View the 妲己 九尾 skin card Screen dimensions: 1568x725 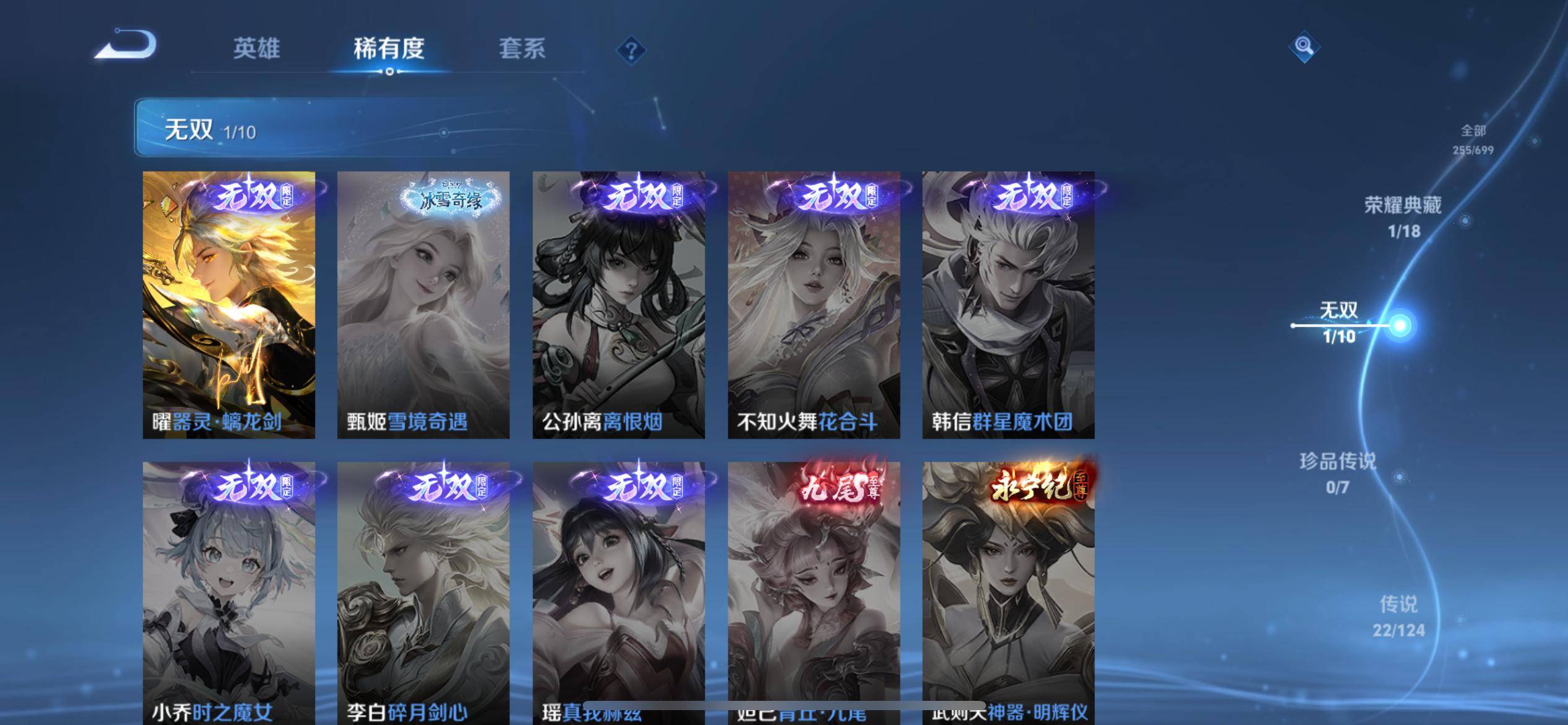tap(813, 592)
